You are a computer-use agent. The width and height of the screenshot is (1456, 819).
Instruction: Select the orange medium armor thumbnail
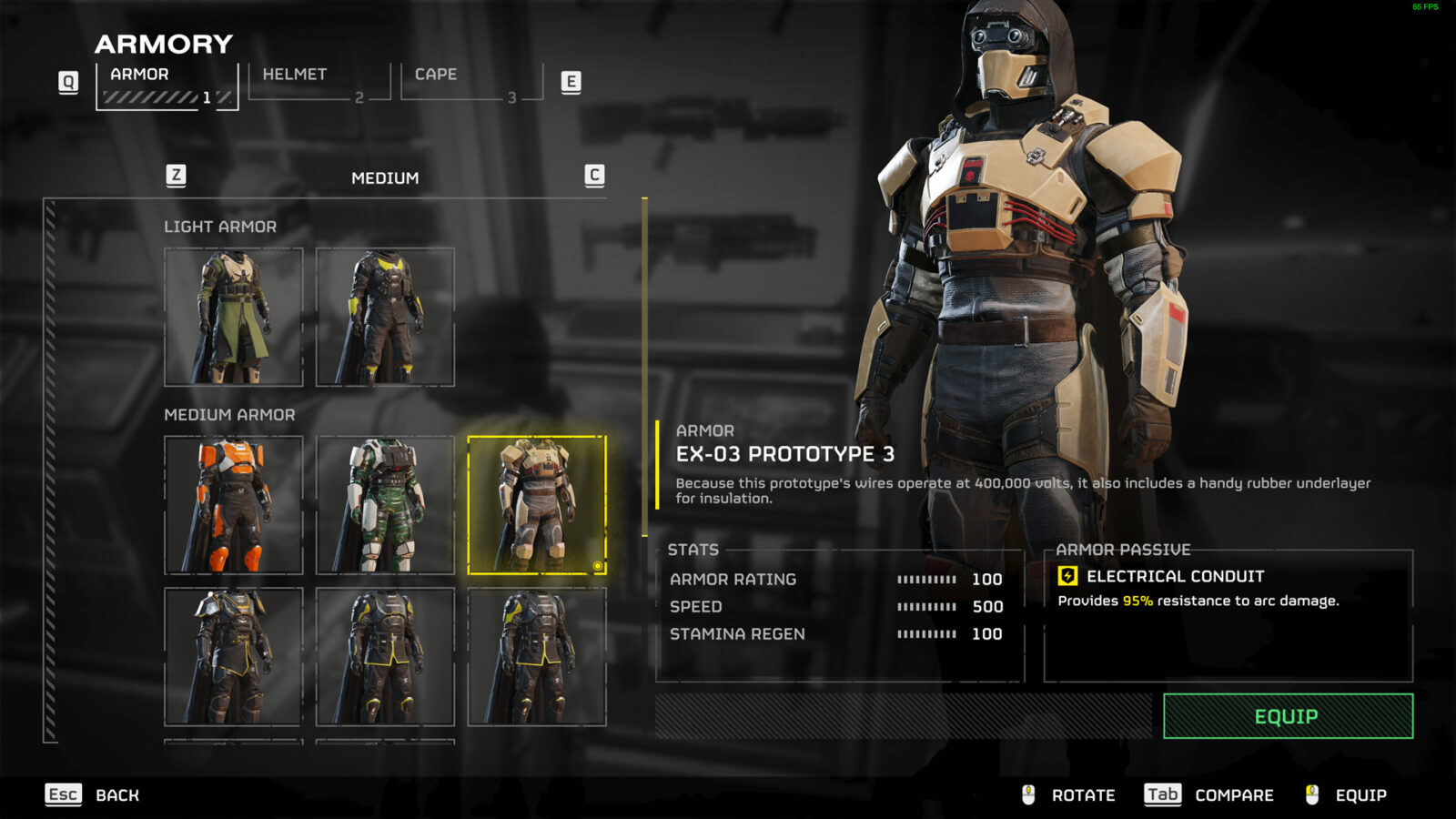(x=234, y=505)
